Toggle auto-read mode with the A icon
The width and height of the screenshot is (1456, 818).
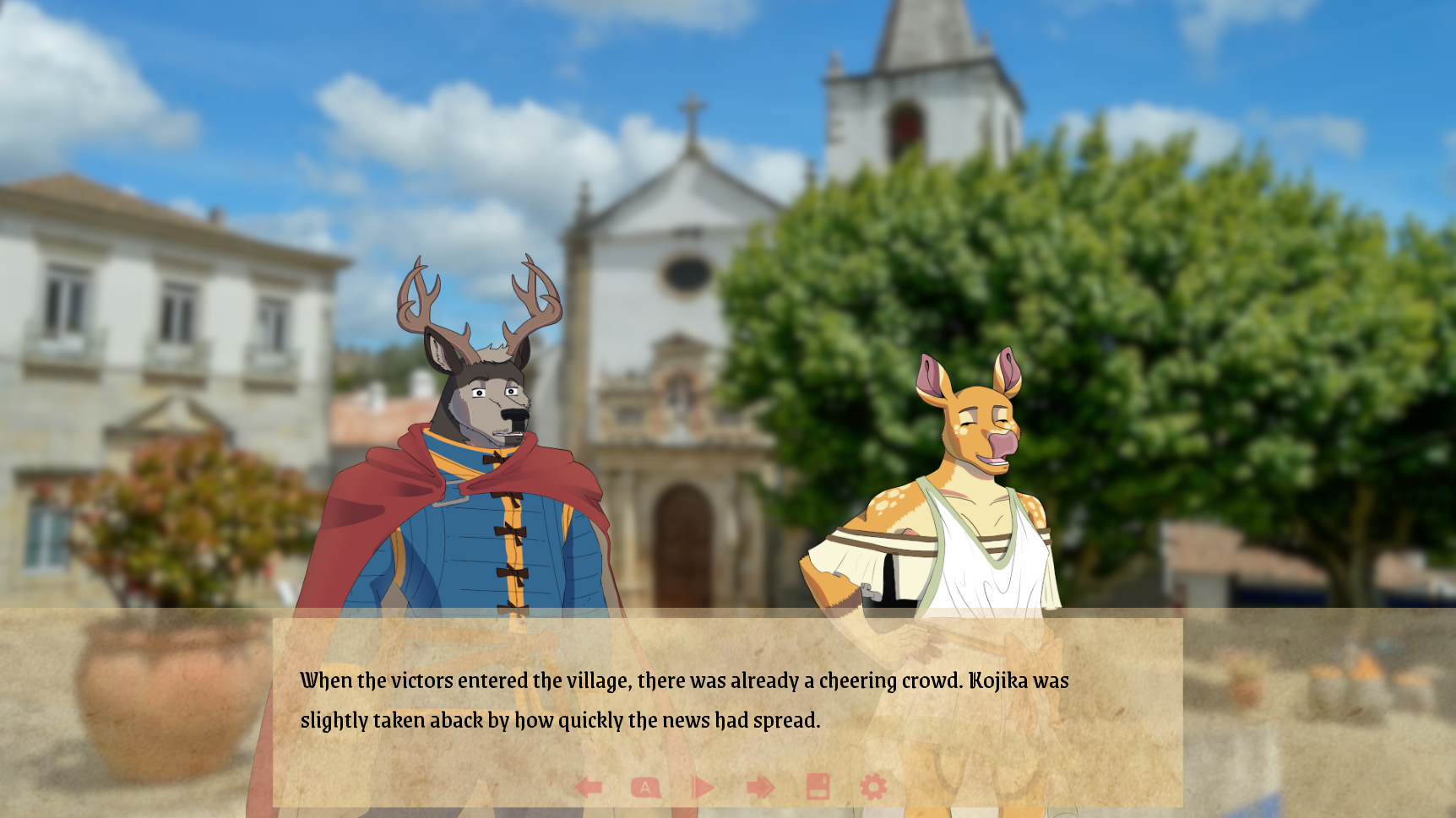pyautogui.click(x=645, y=786)
